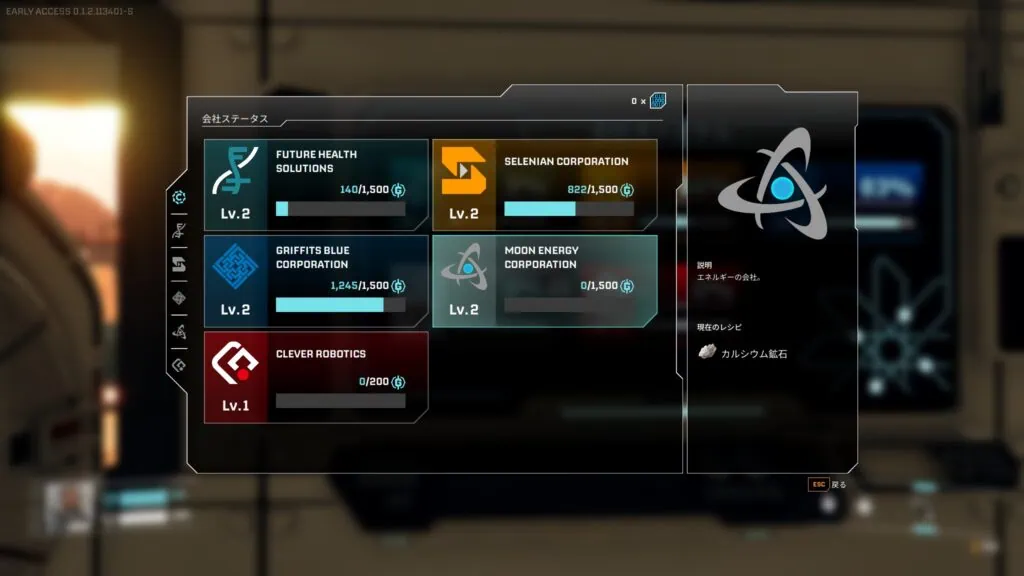Screen dimensions: 1024x576
Task: Open the Griffits Blue Corporation card
Action: coord(316,281)
